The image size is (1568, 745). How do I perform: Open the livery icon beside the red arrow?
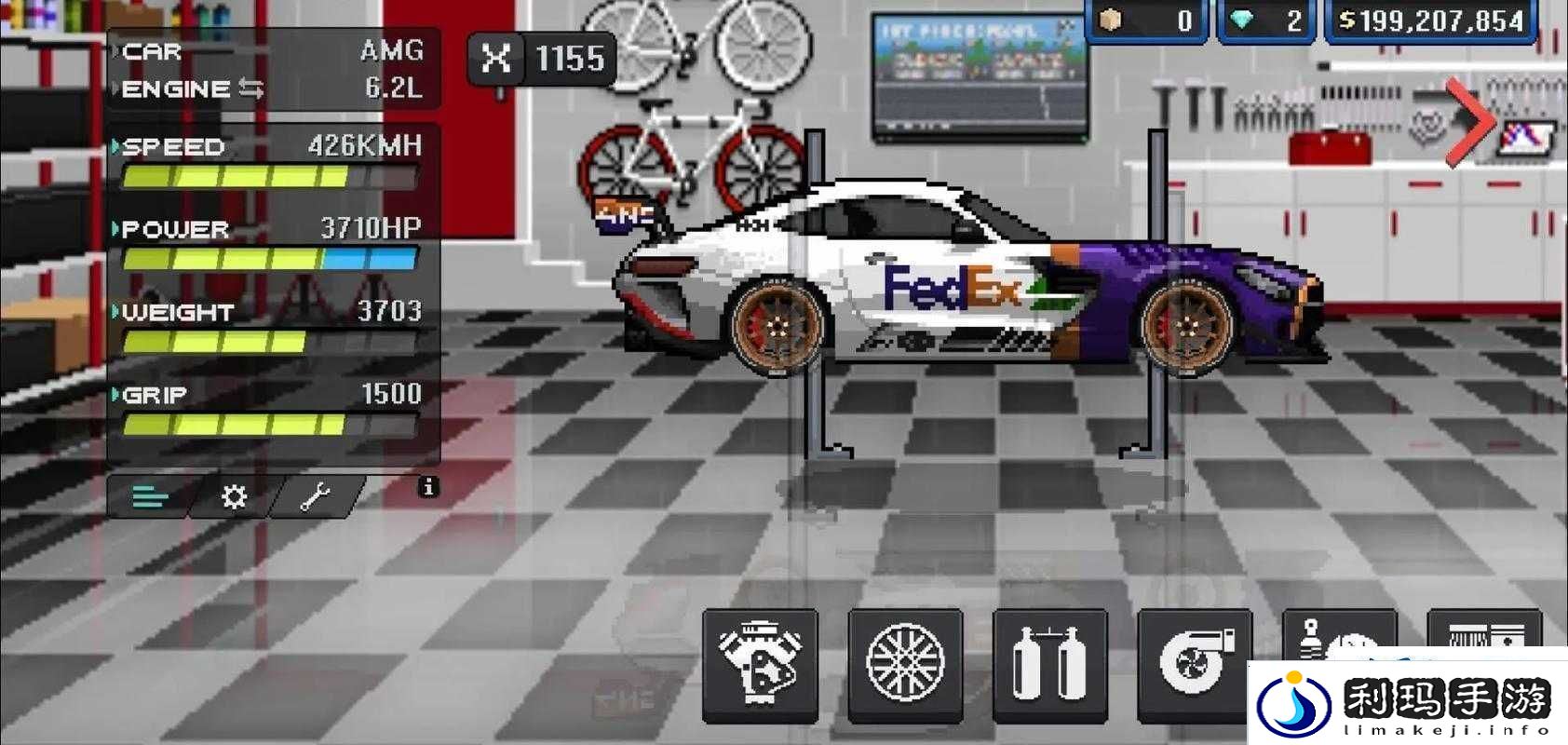click(x=1526, y=138)
